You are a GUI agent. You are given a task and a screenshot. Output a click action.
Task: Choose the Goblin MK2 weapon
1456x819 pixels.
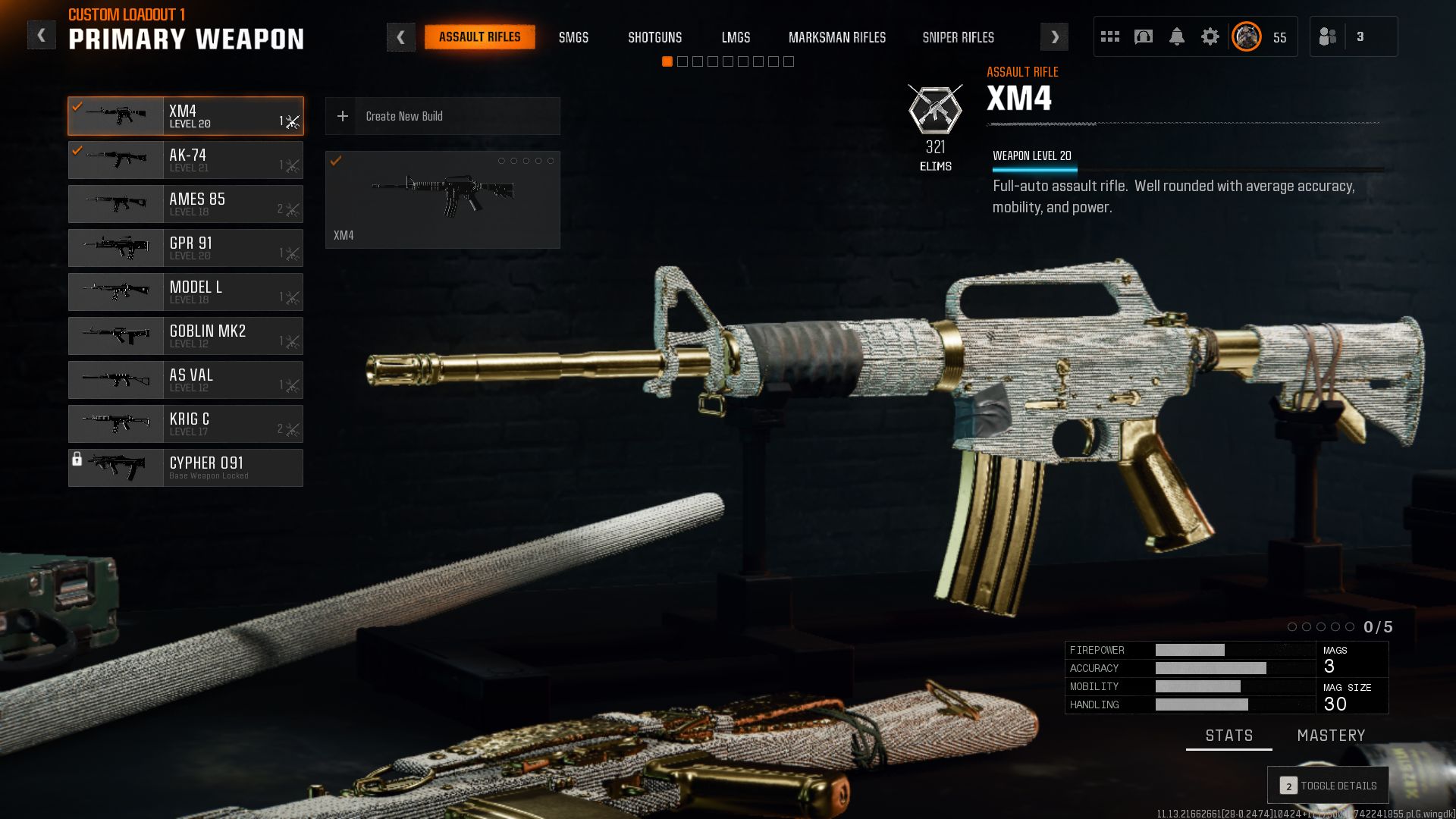click(186, 336)
